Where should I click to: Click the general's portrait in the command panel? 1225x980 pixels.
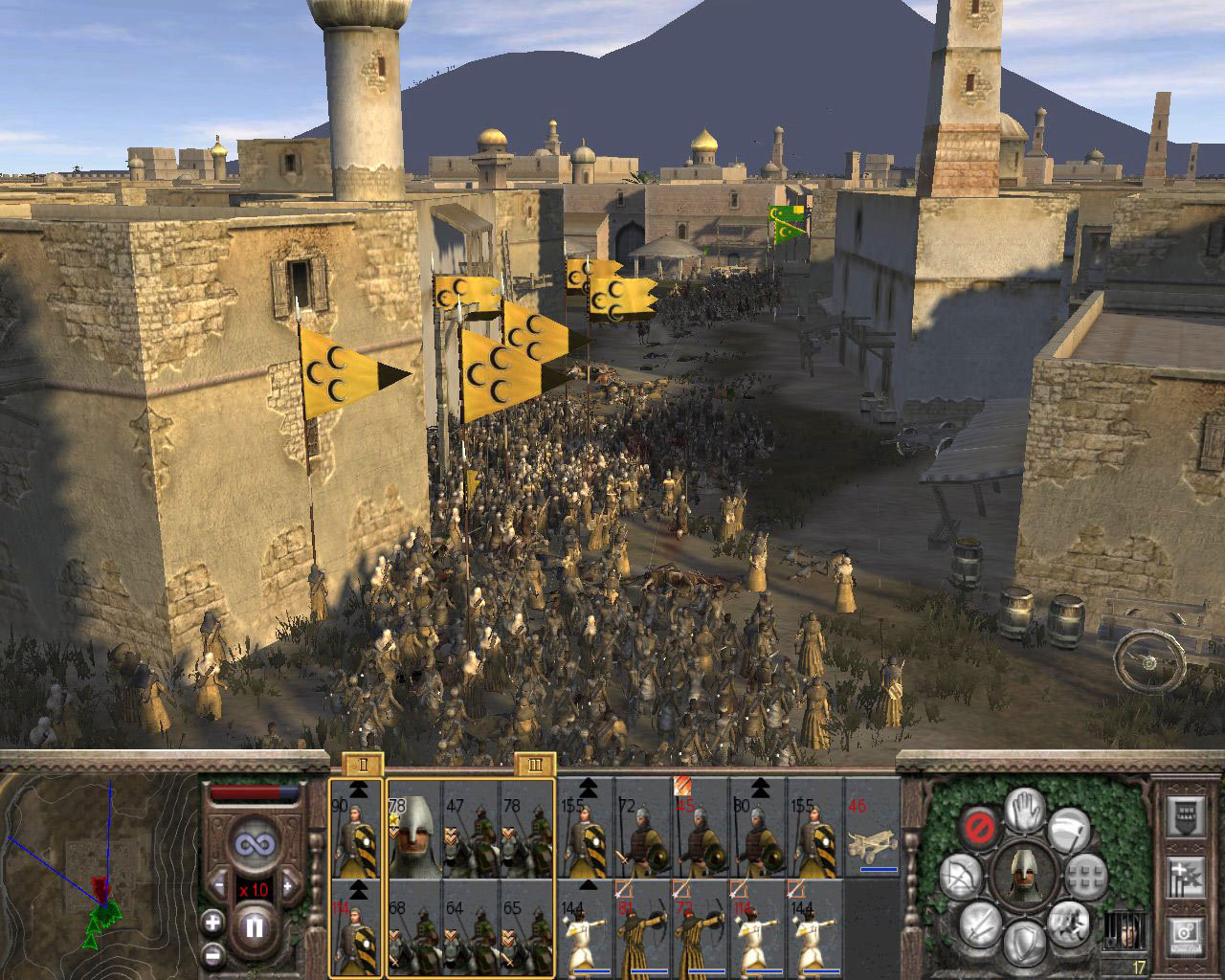click(1025, 877)
